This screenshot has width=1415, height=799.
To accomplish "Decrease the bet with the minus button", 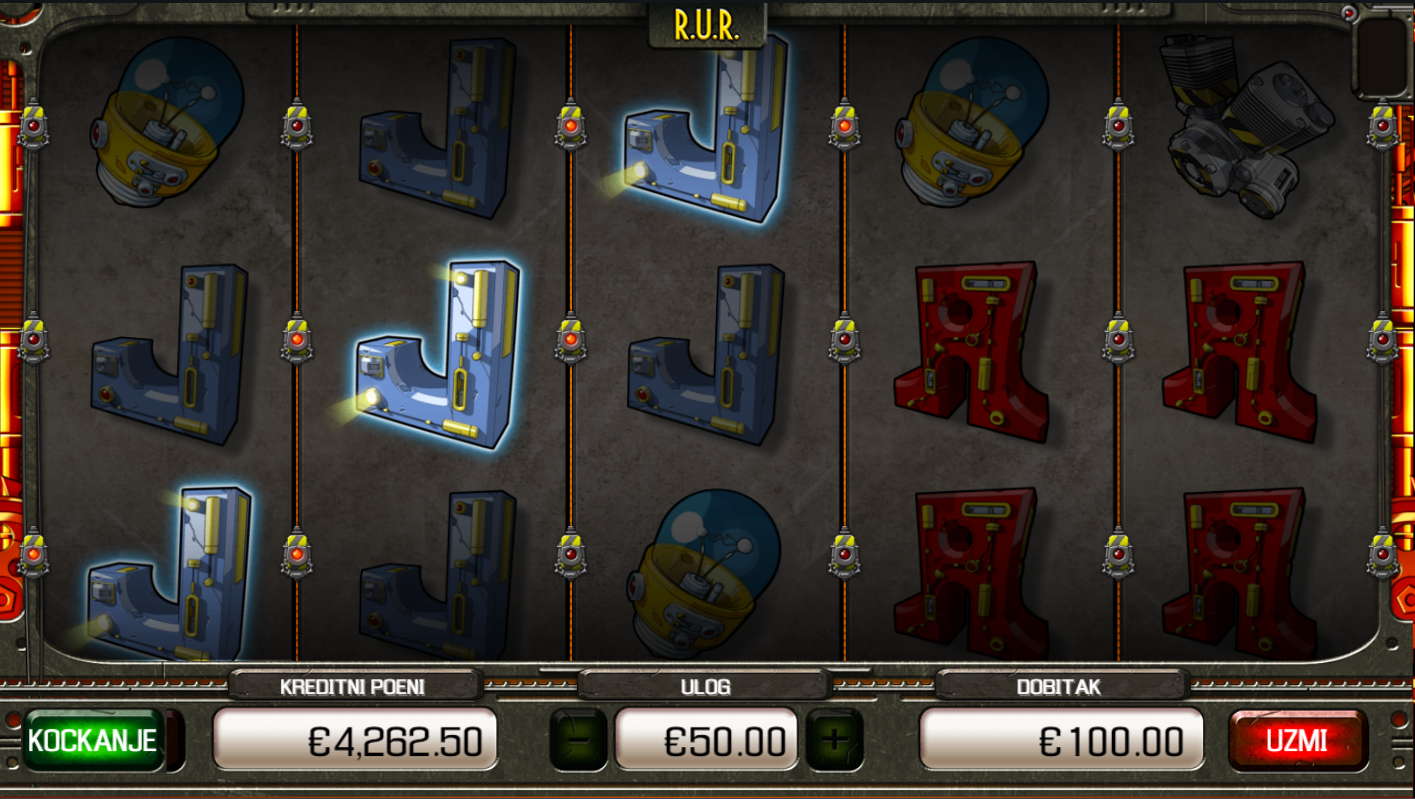I will pyautogui.click(x=578, y=740).
